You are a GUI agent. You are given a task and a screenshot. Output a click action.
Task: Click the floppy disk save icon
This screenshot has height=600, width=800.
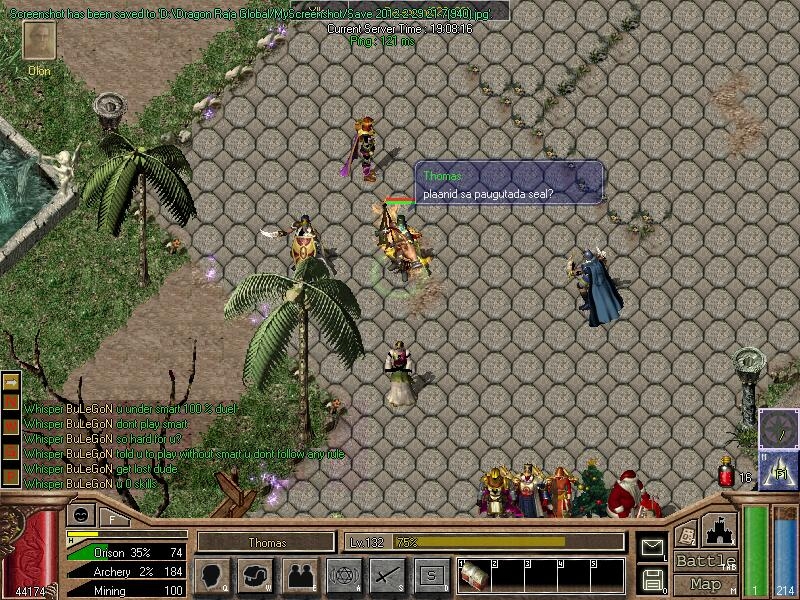coord(652,578)
